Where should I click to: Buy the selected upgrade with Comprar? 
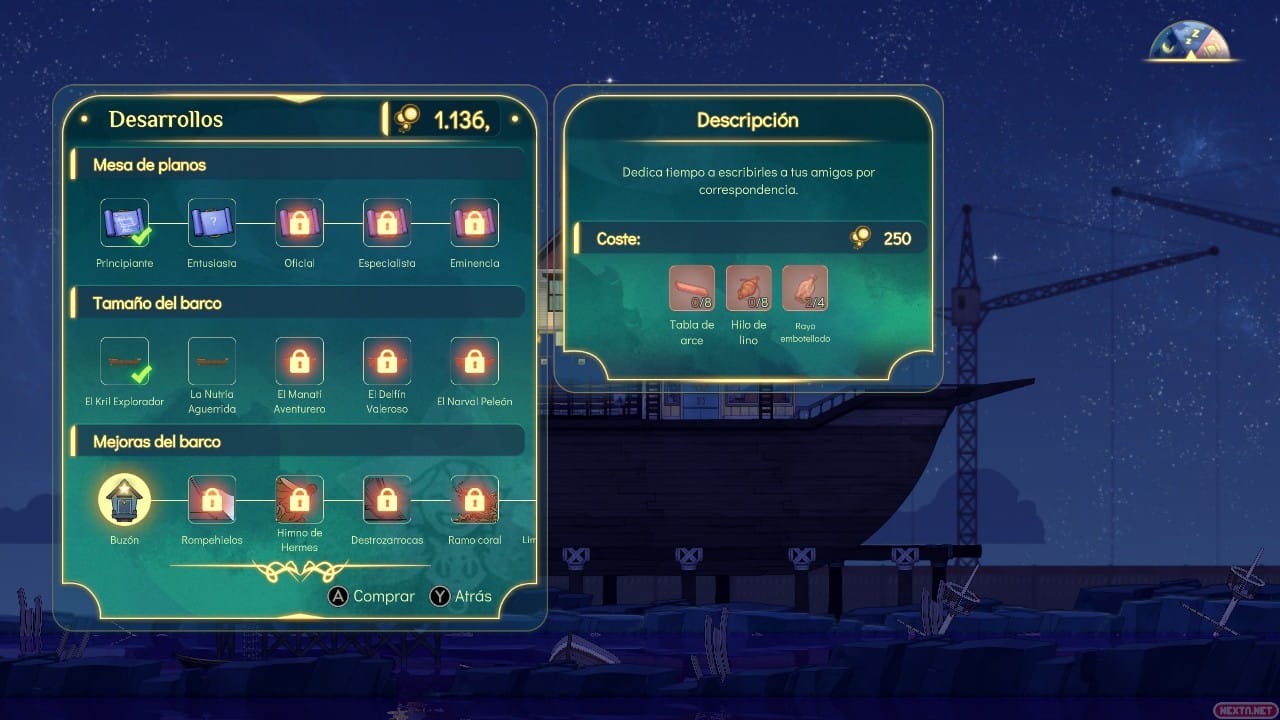tap(372, 596)
